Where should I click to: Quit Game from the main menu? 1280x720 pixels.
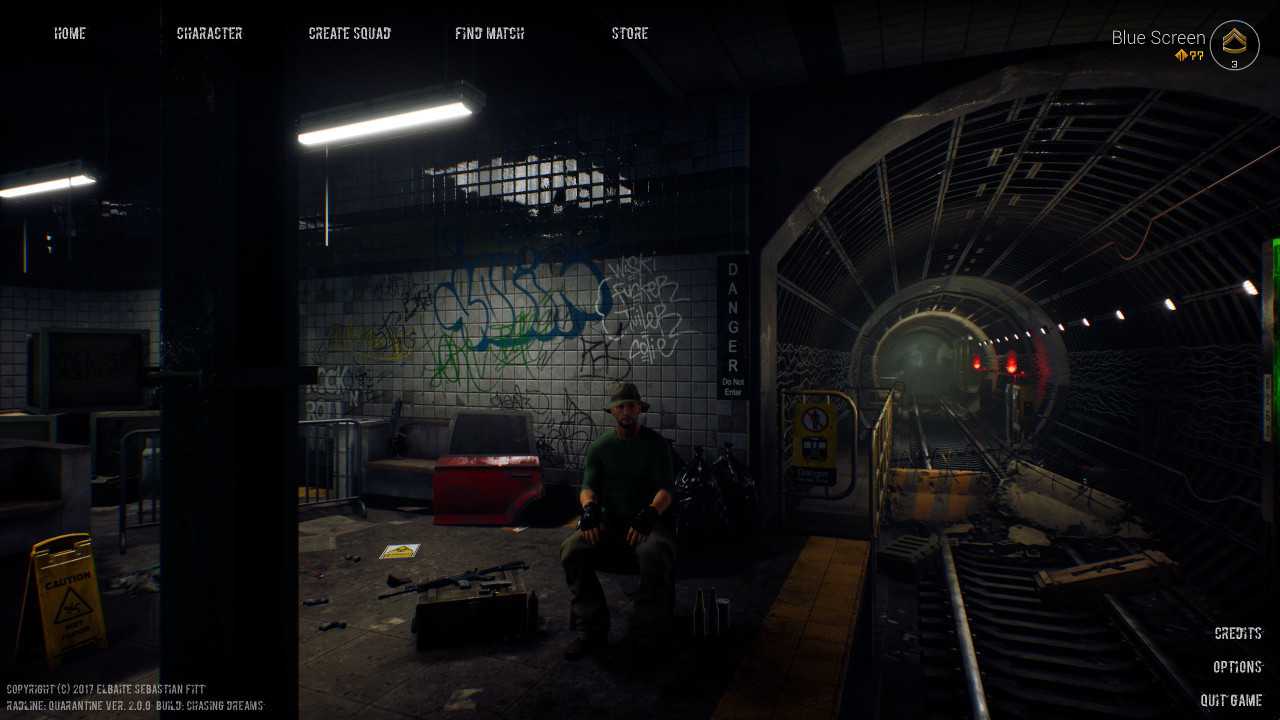(x=1231, y=700)
